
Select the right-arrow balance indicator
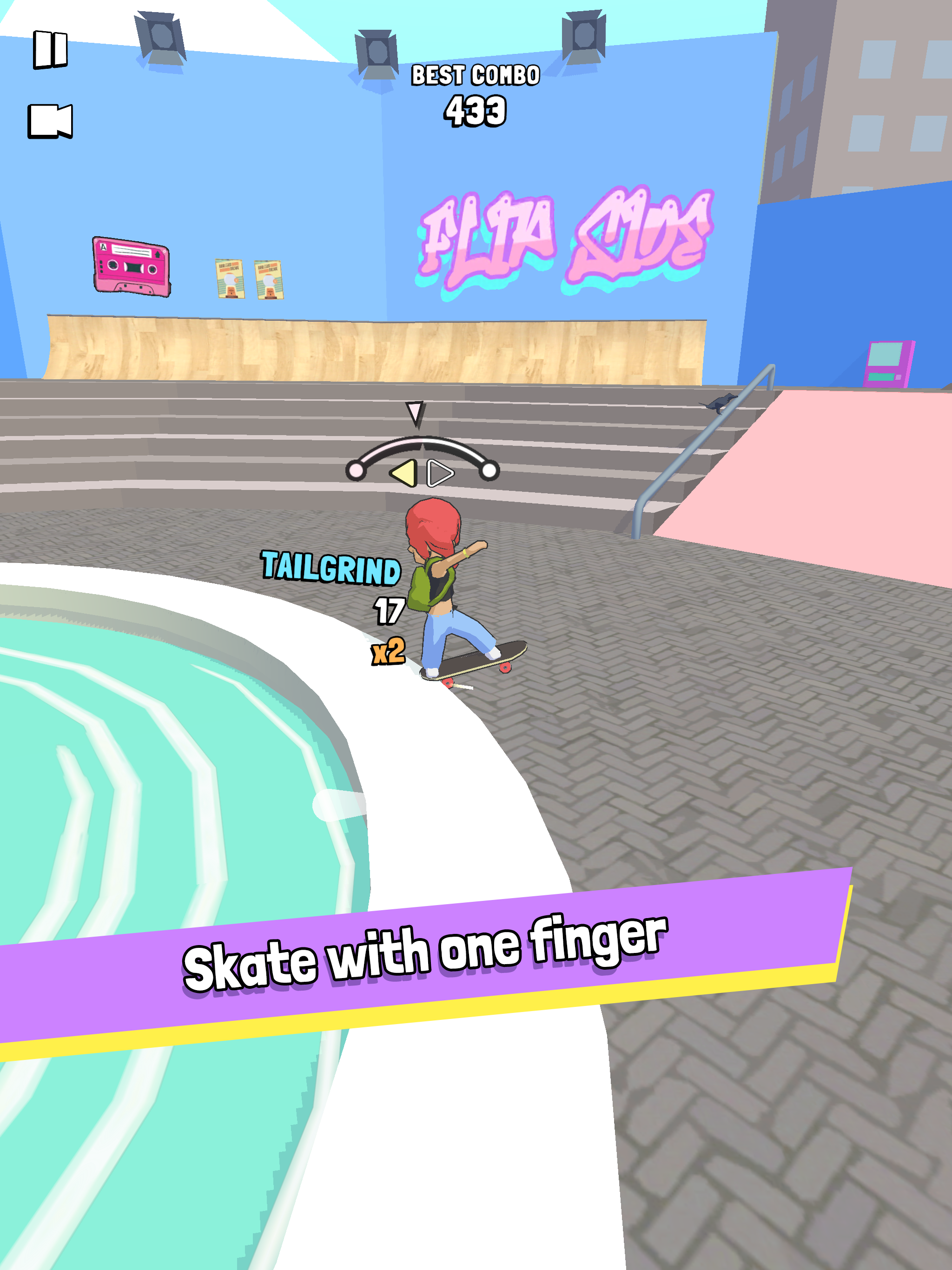439,474
